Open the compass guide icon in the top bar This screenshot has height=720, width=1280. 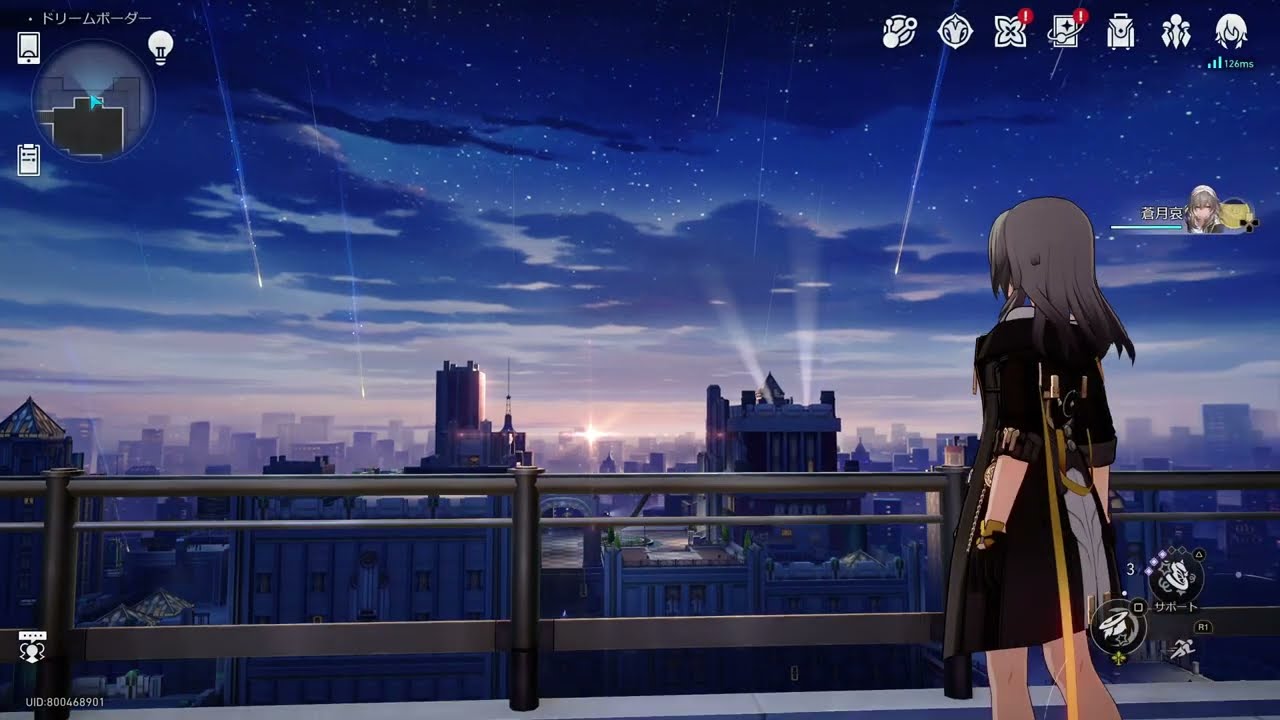(x=955, y=33)
